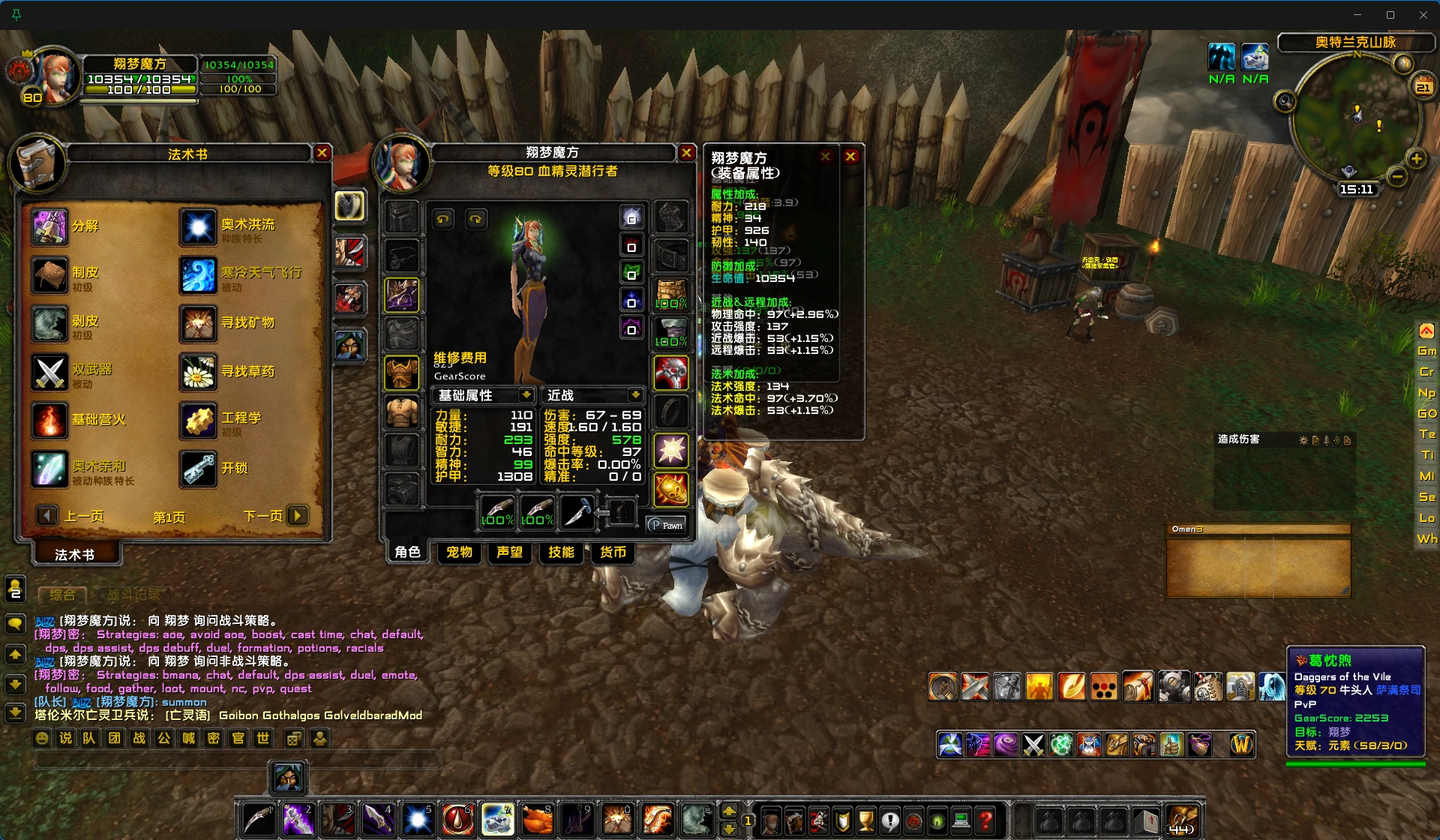Open the base stats dropdown (基础属性)
This screenshot has height=840, width=1440.
(526, 395)
